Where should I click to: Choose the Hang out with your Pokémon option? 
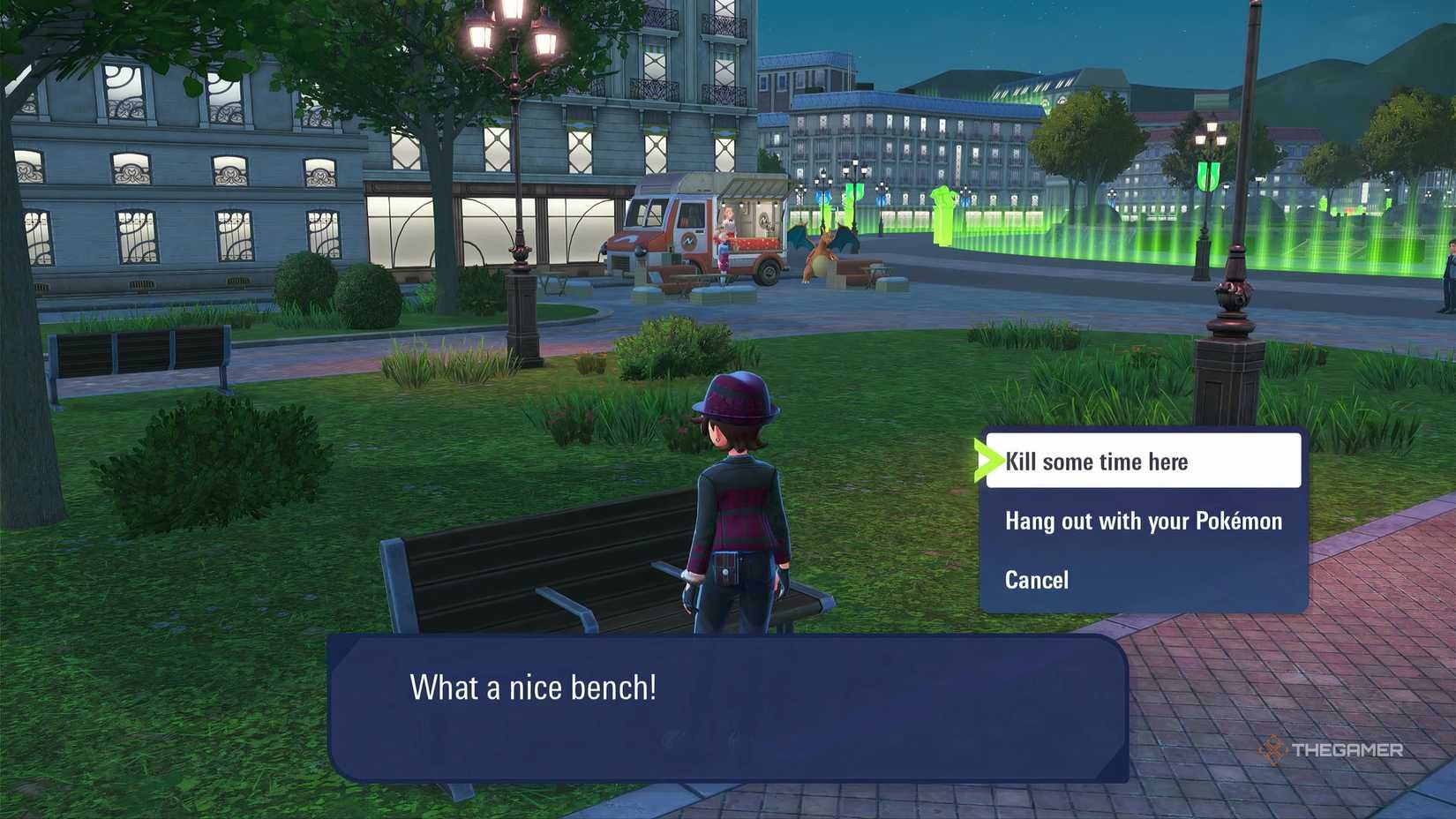coord(1144,521)
